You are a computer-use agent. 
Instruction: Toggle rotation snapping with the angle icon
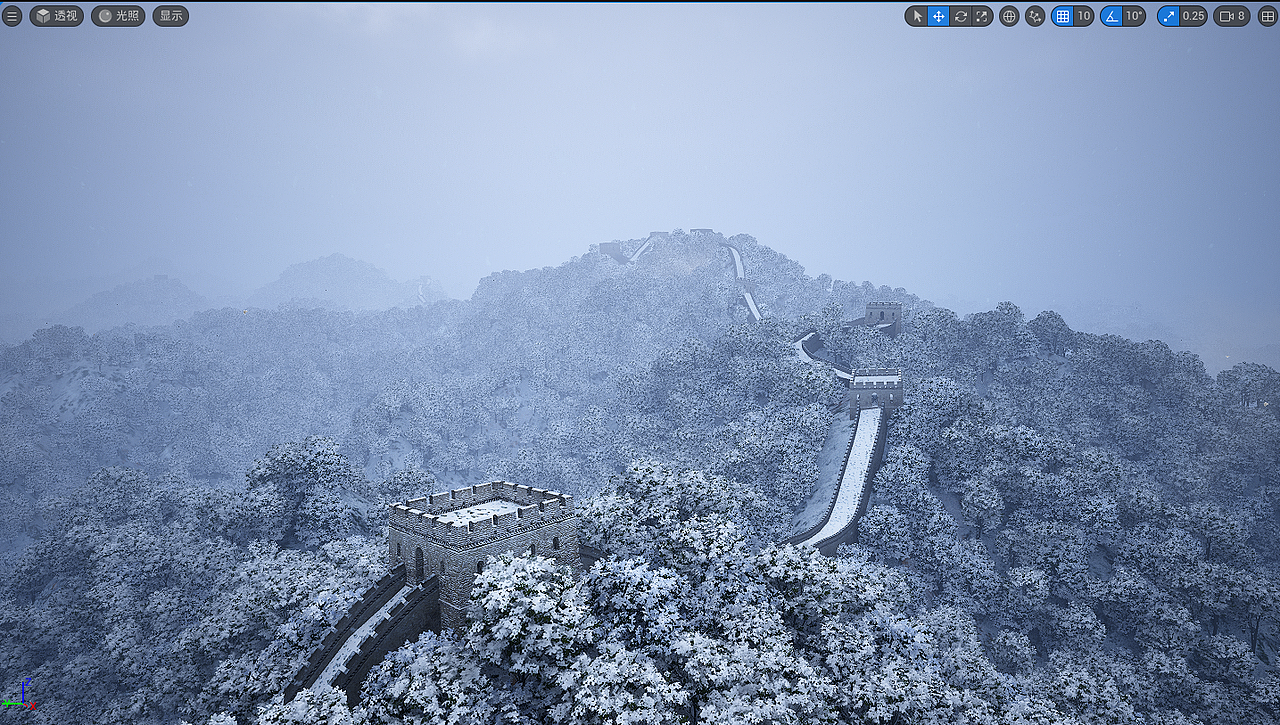1112,16
